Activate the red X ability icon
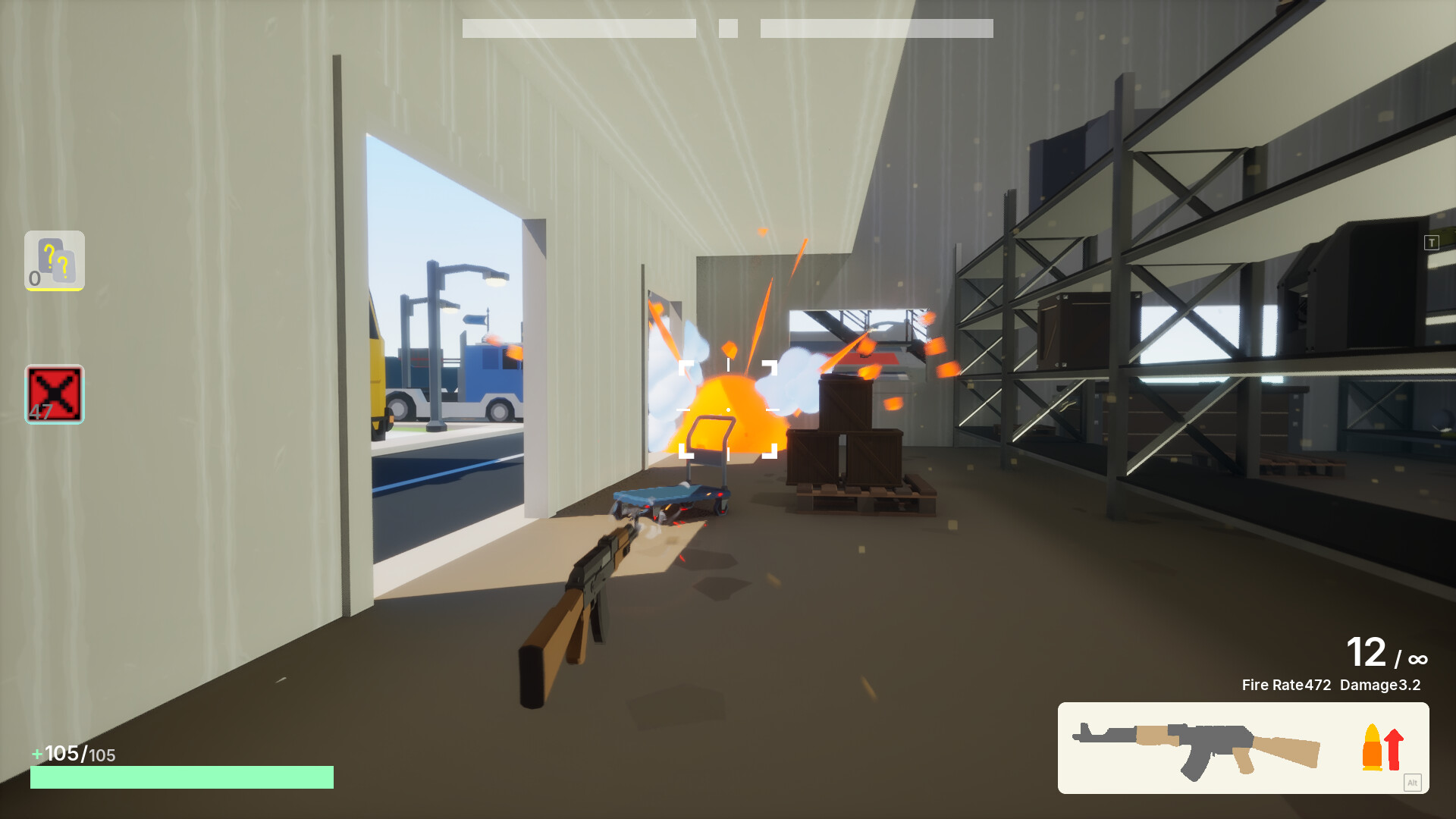This screenshot has height=819, width=1456. (54, 394)
